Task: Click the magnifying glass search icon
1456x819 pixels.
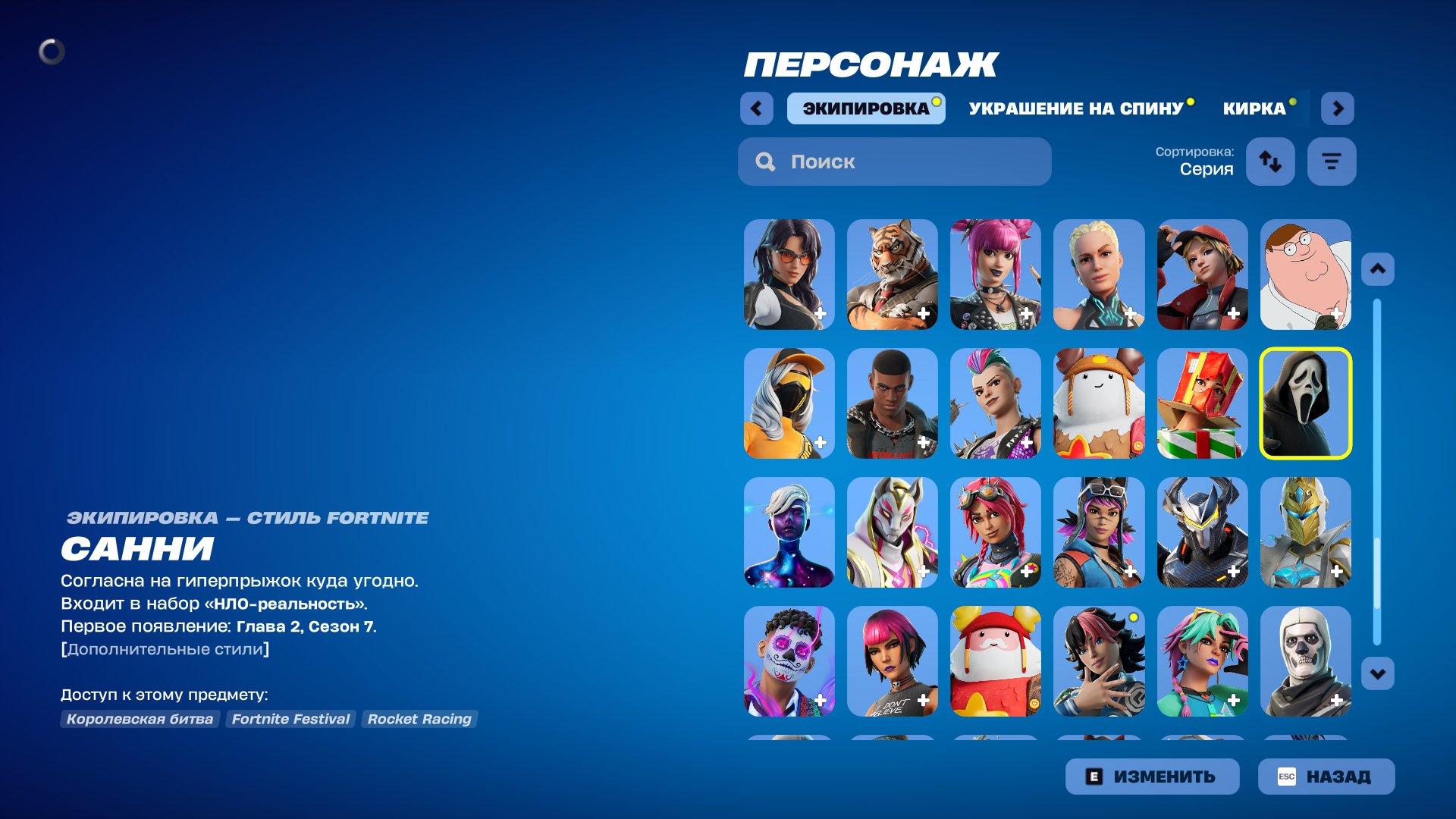Action: (765, 162)
